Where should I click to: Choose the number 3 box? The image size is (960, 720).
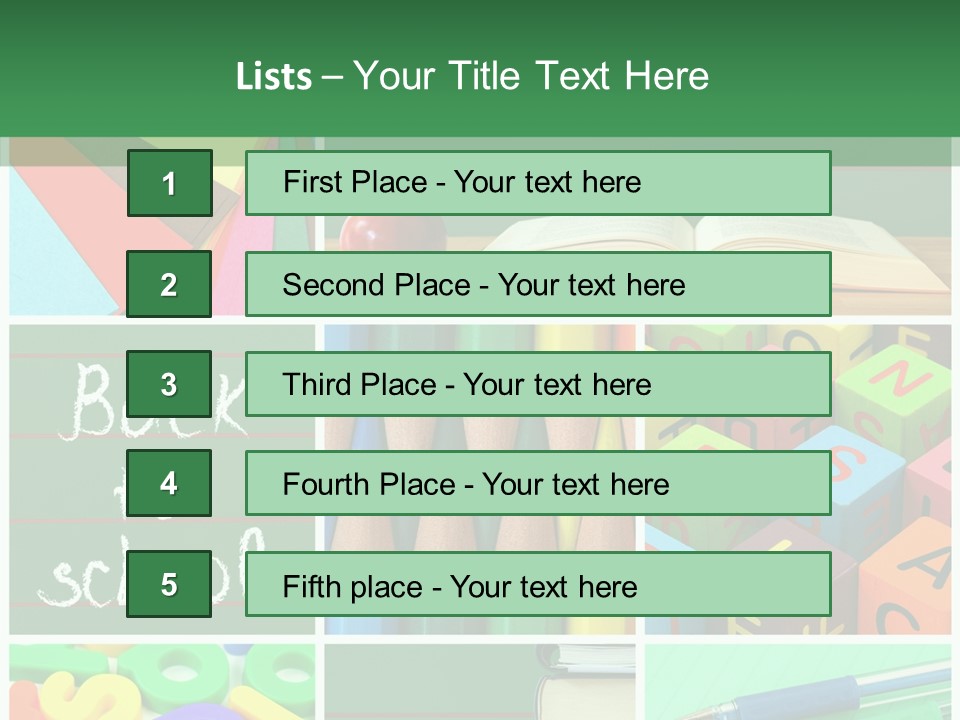[x=169, y=384]
